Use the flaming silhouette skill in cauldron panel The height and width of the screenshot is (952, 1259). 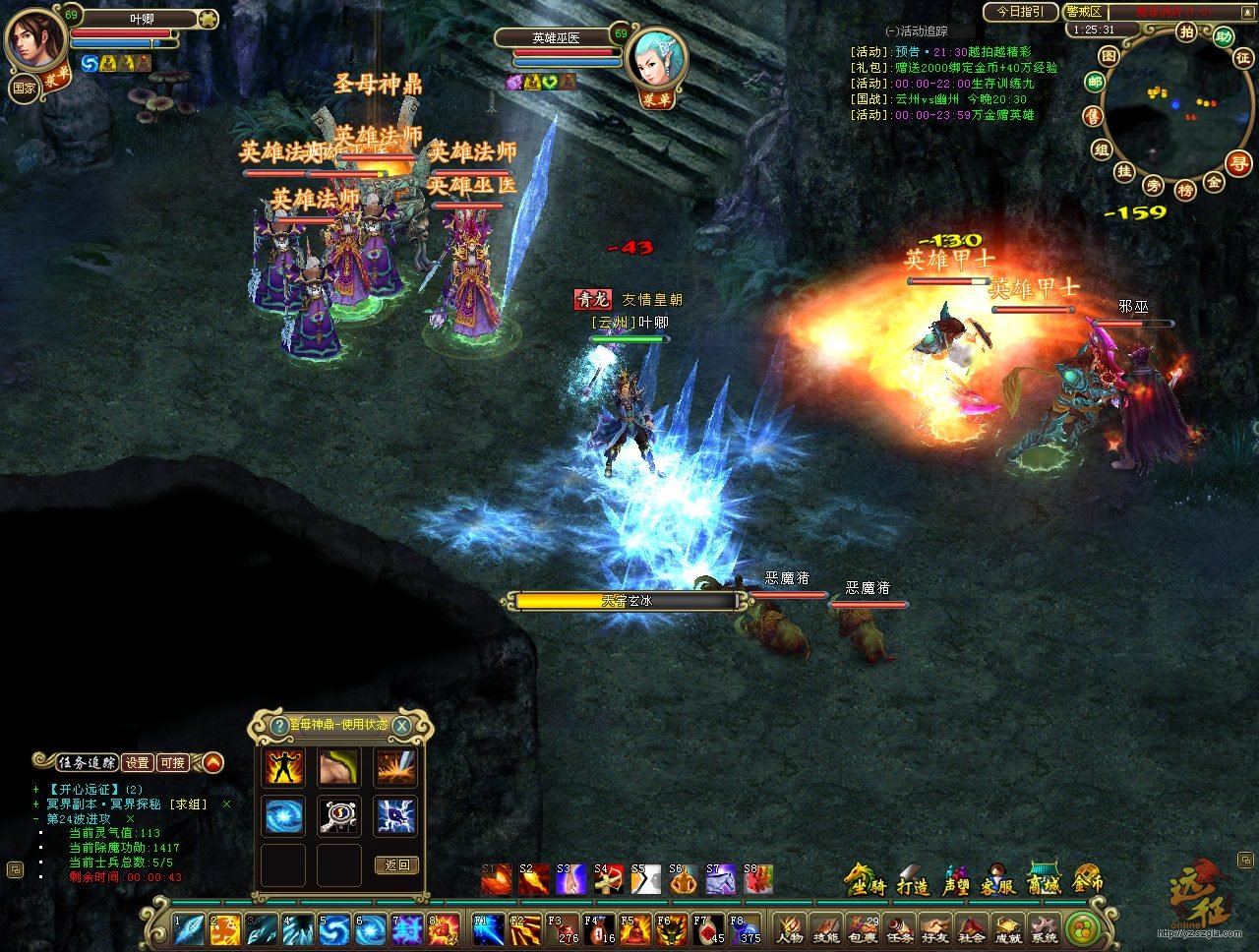[x=283, y=768]
